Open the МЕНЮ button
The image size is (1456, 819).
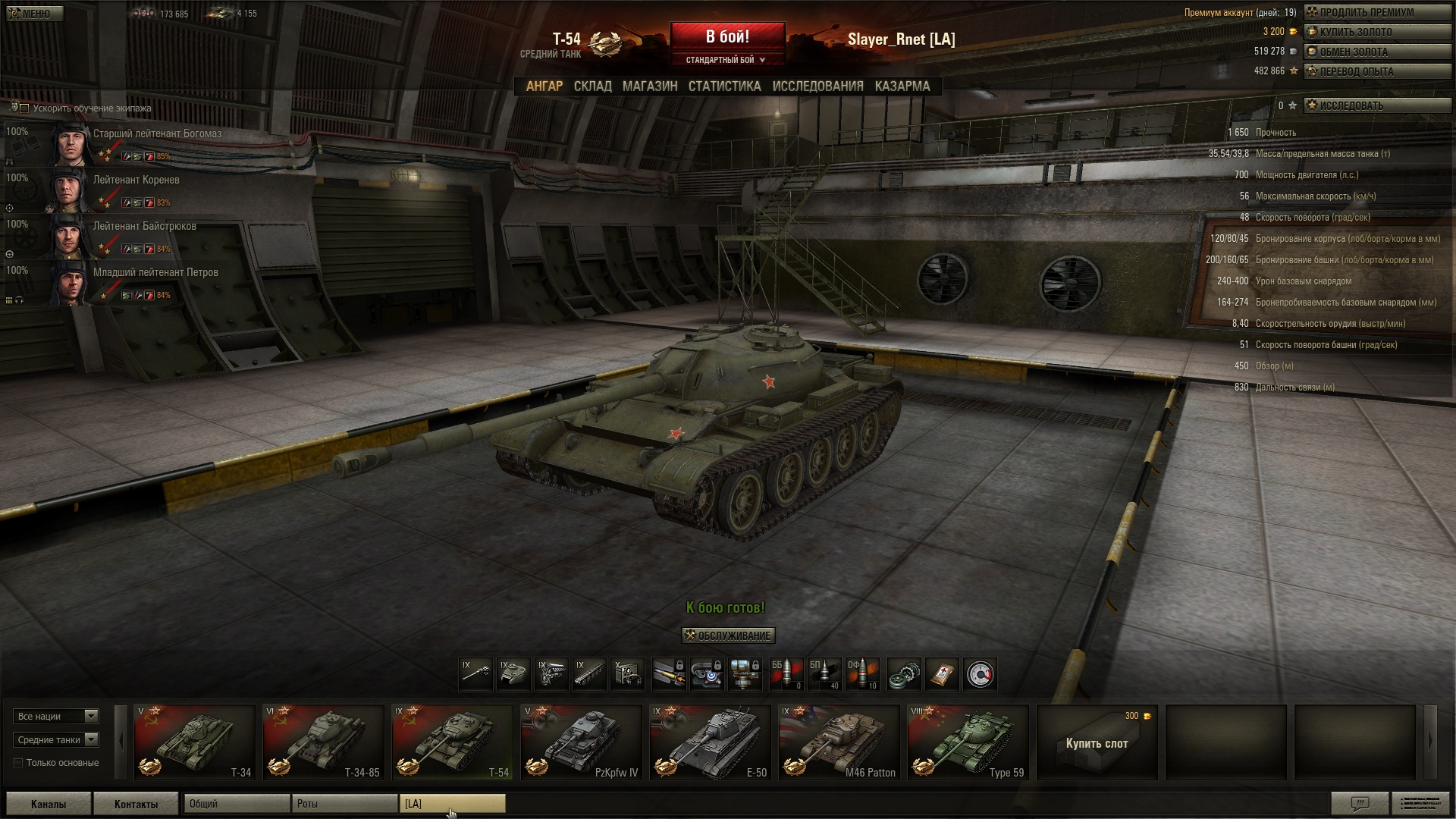pyautogui.click(x=34, y=14)
